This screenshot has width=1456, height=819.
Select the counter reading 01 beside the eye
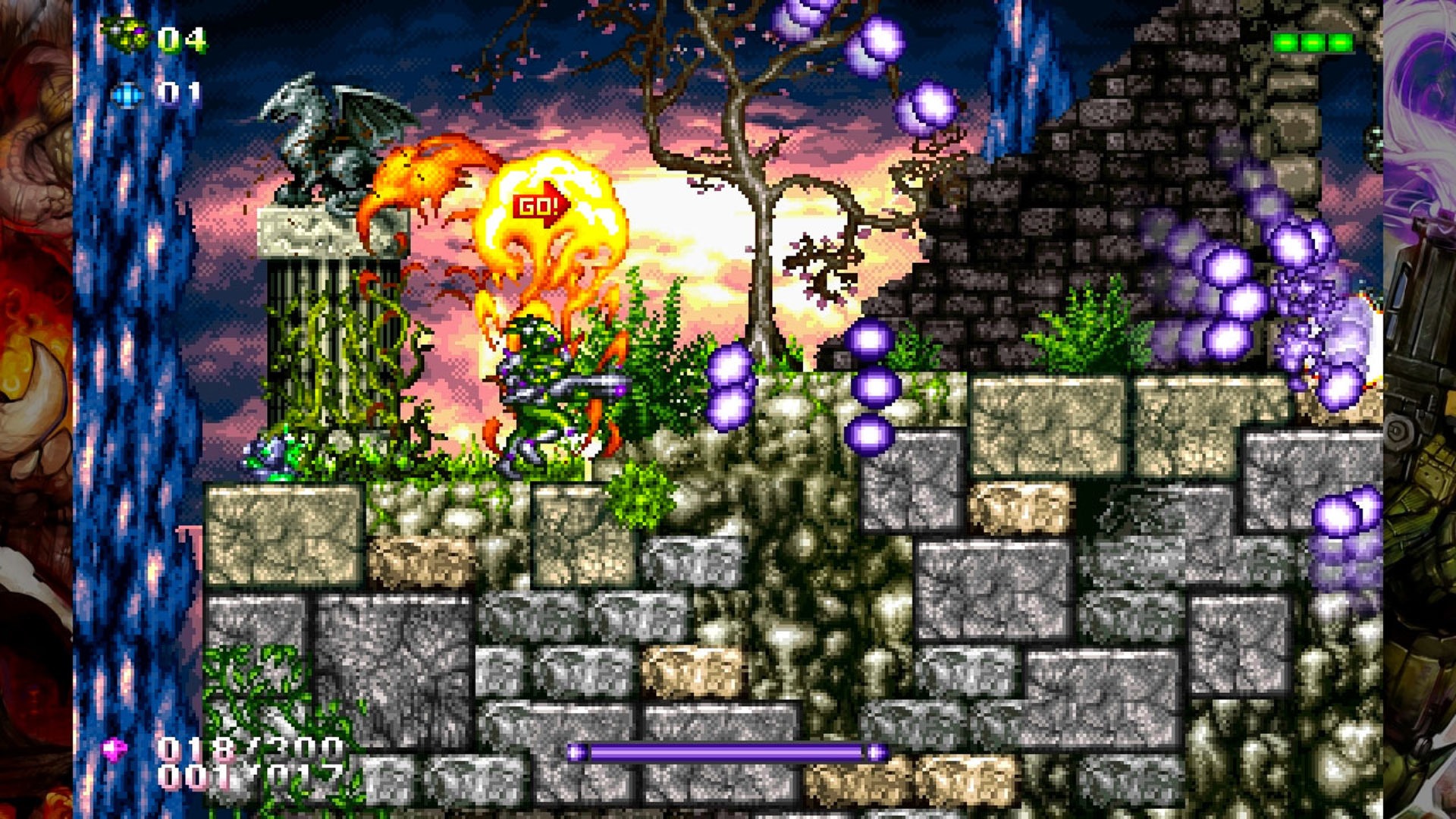(x=182, y=93)
